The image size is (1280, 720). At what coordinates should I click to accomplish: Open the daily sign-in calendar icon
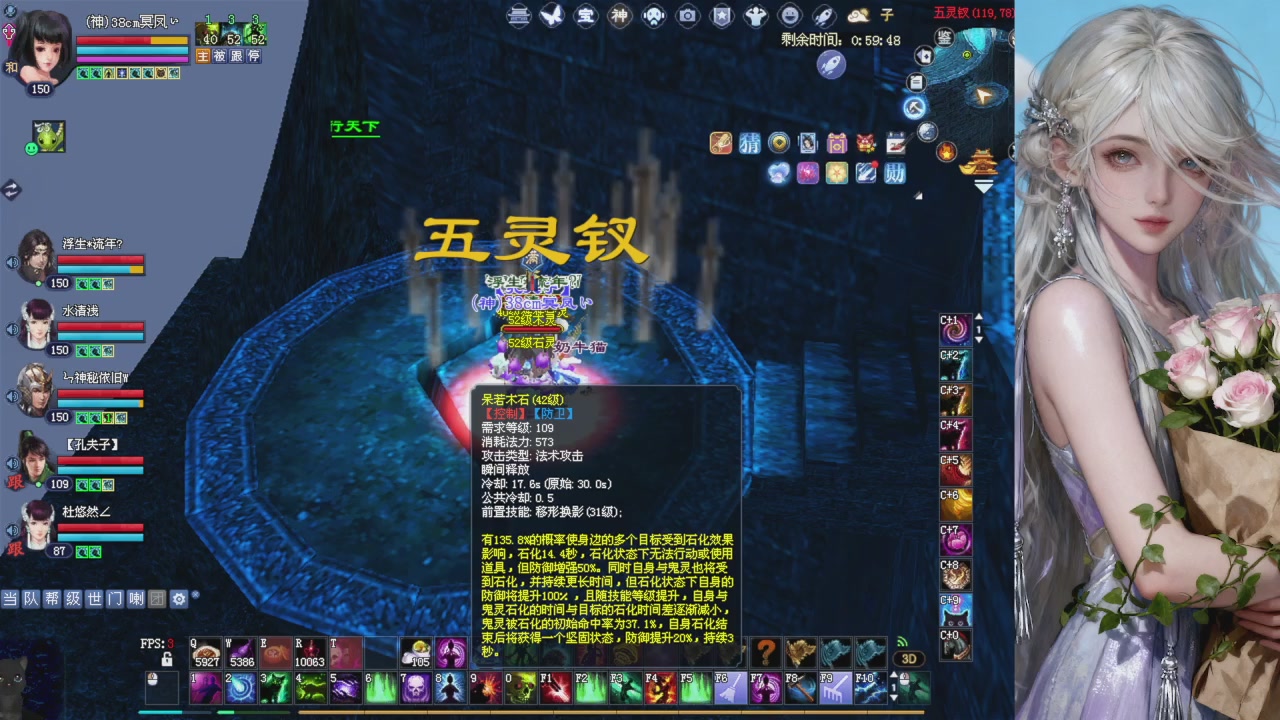(894, 143)
